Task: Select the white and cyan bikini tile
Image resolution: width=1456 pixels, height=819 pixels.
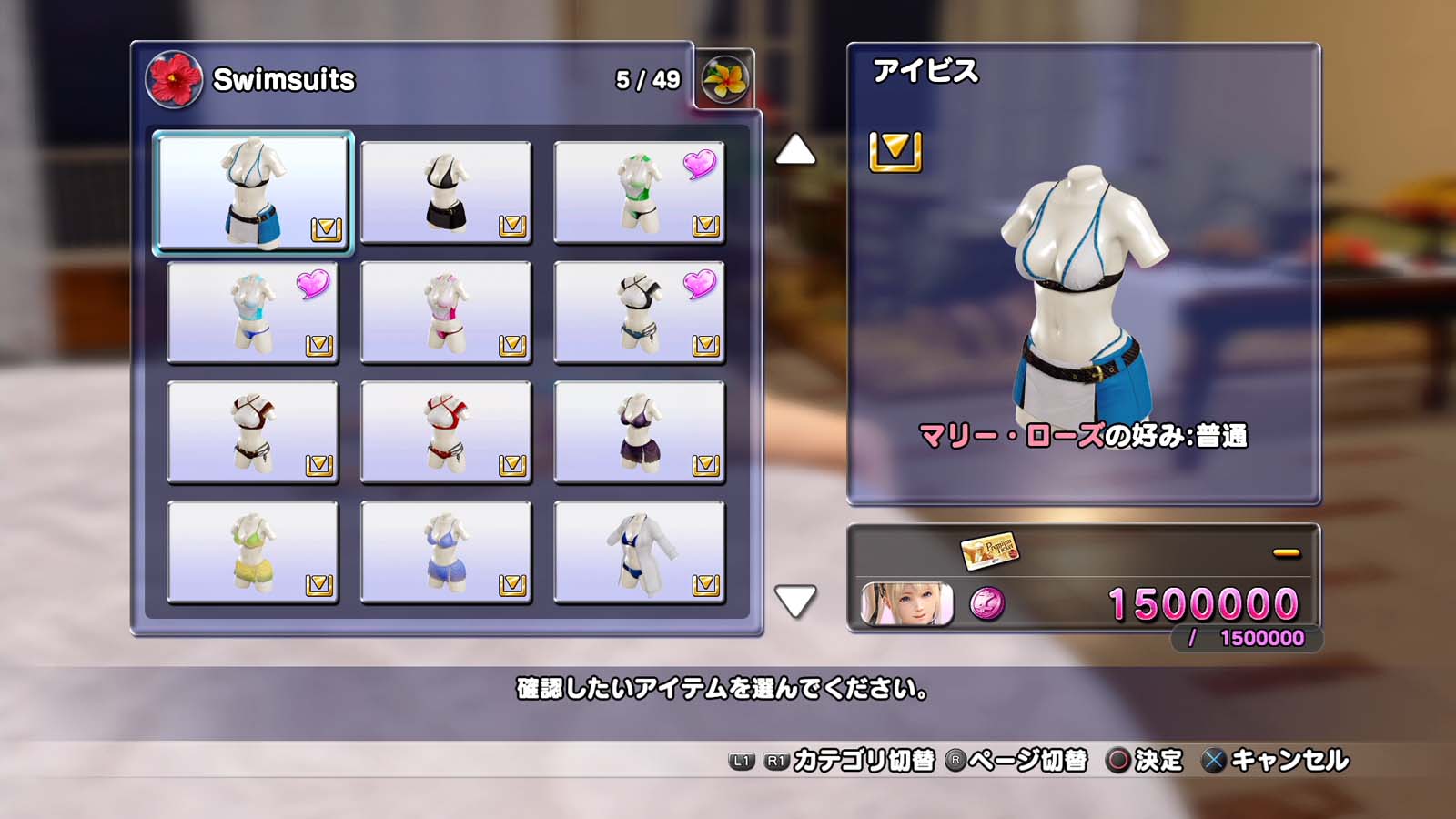Action: [x=253, y=312]
